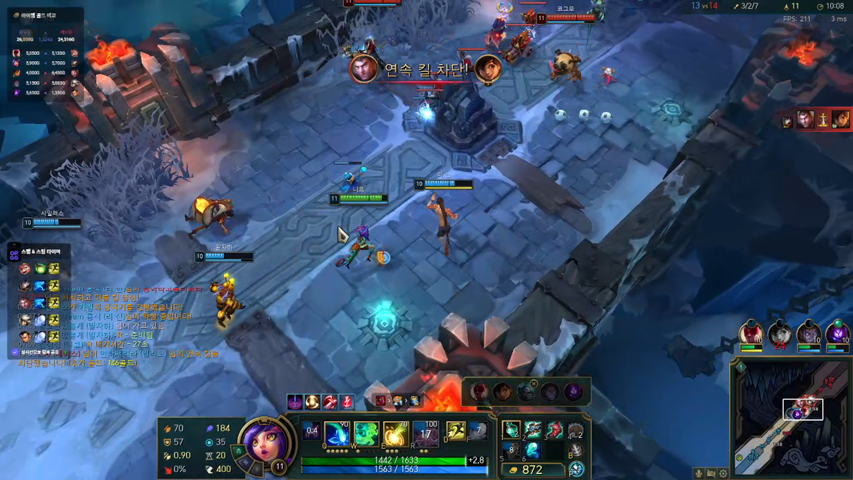Image resolution: width=853 pixels, height=480 pixels.
Task: Toggle the microphone button below the minimap
Action: (x=699, y=473)
